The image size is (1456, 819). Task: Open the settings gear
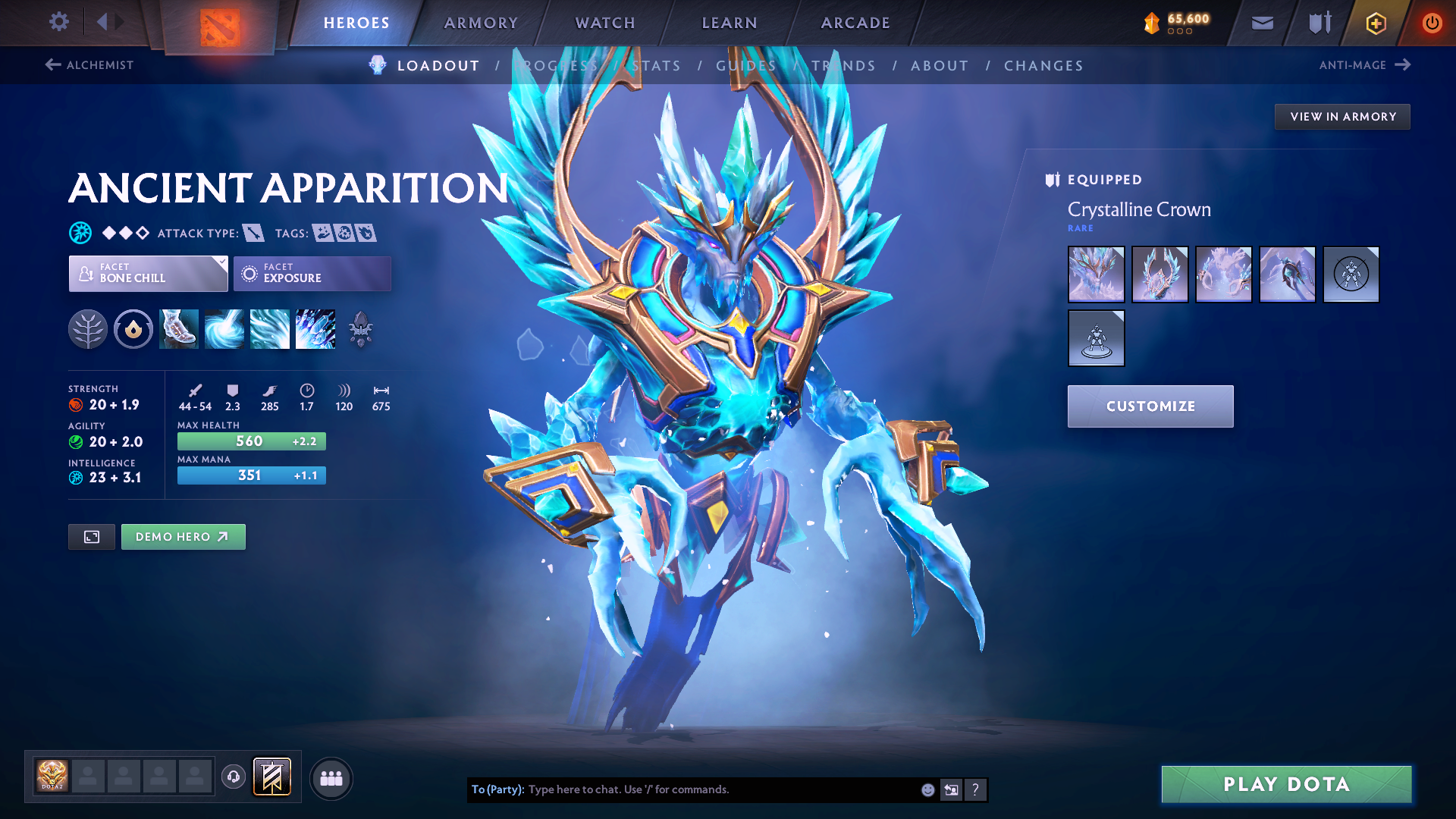58,22
